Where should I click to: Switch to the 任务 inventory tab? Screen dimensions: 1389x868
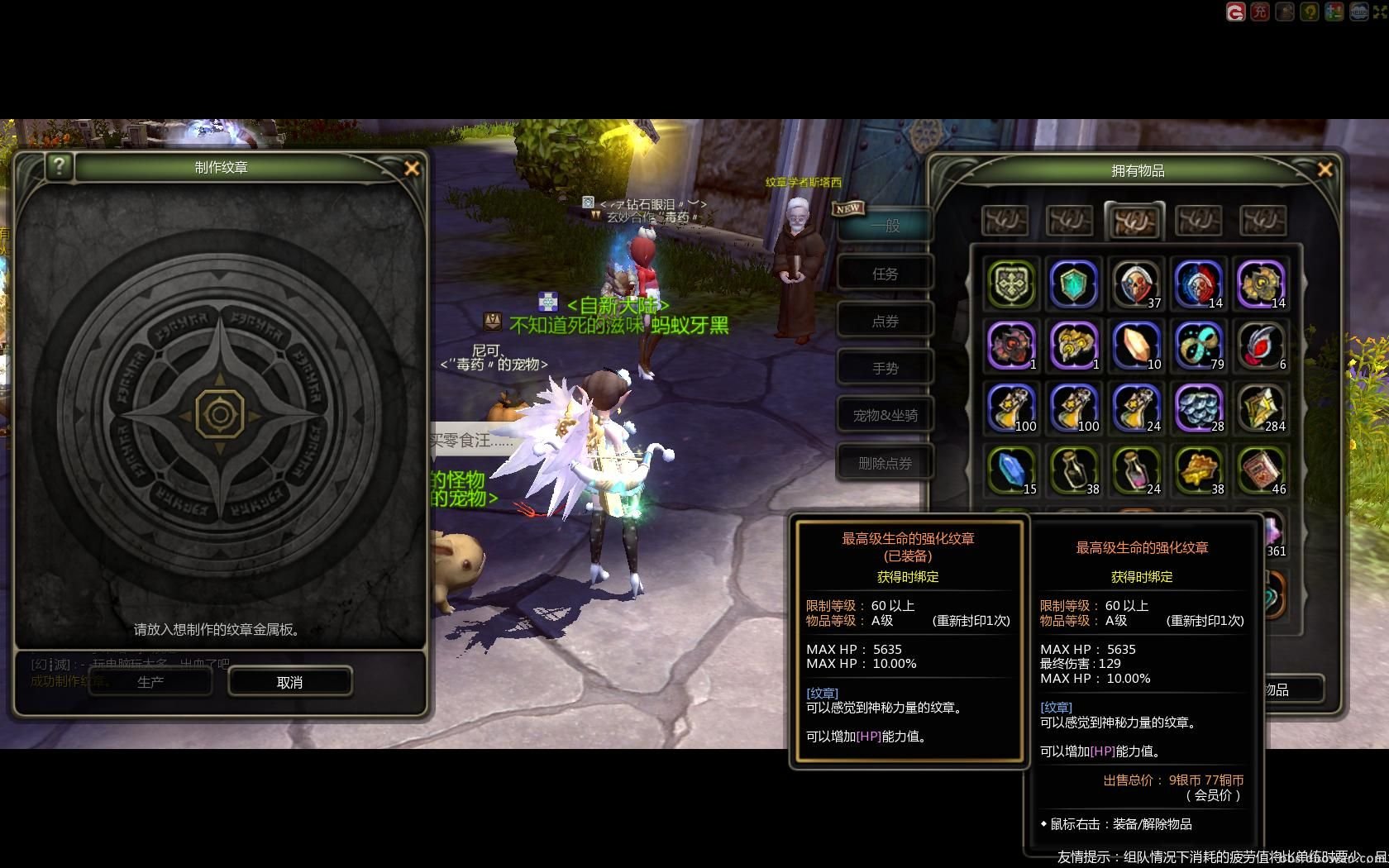pos(885,274)
